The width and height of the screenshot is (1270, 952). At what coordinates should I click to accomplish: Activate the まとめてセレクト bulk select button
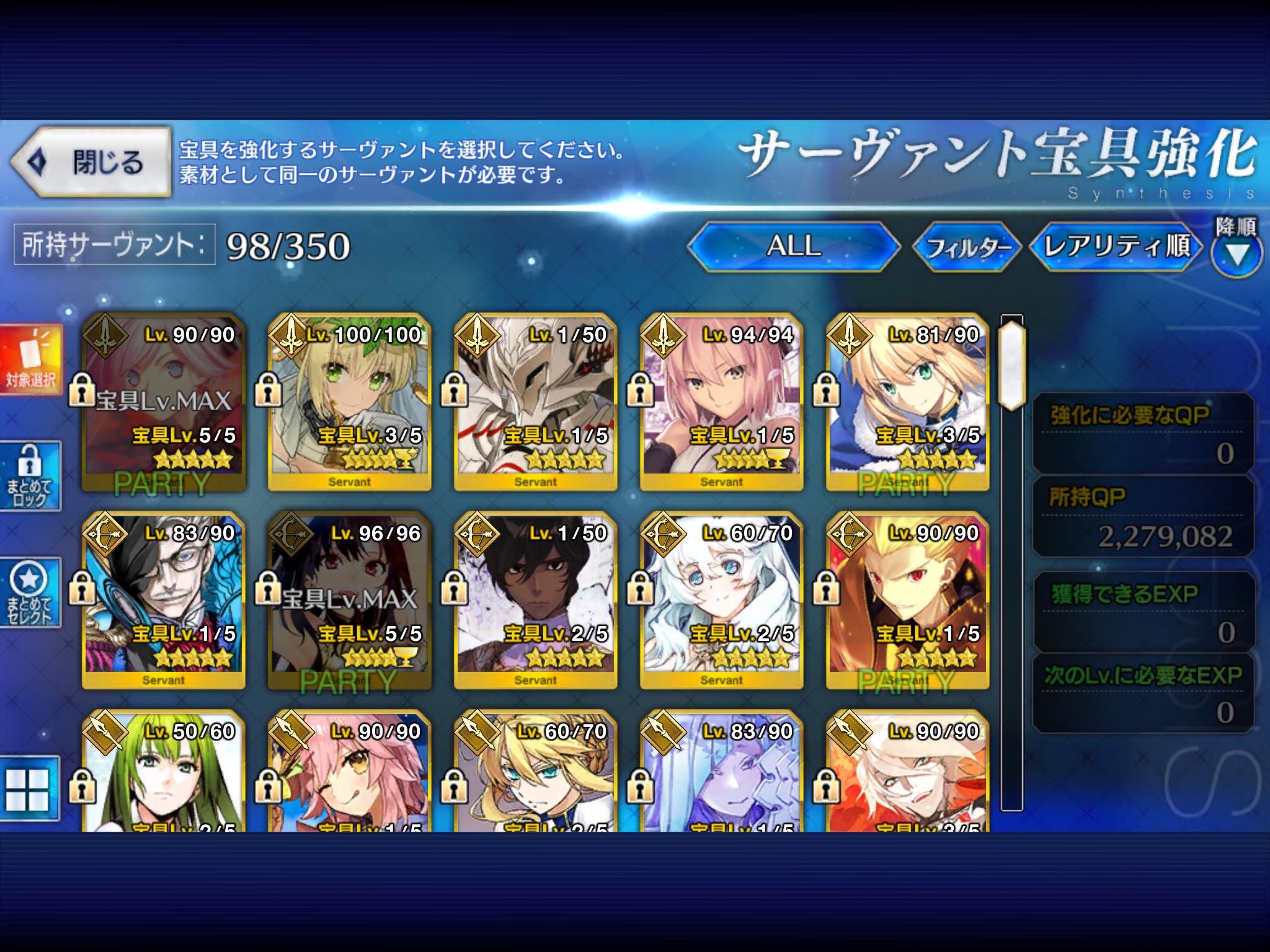tap(31, 592)
